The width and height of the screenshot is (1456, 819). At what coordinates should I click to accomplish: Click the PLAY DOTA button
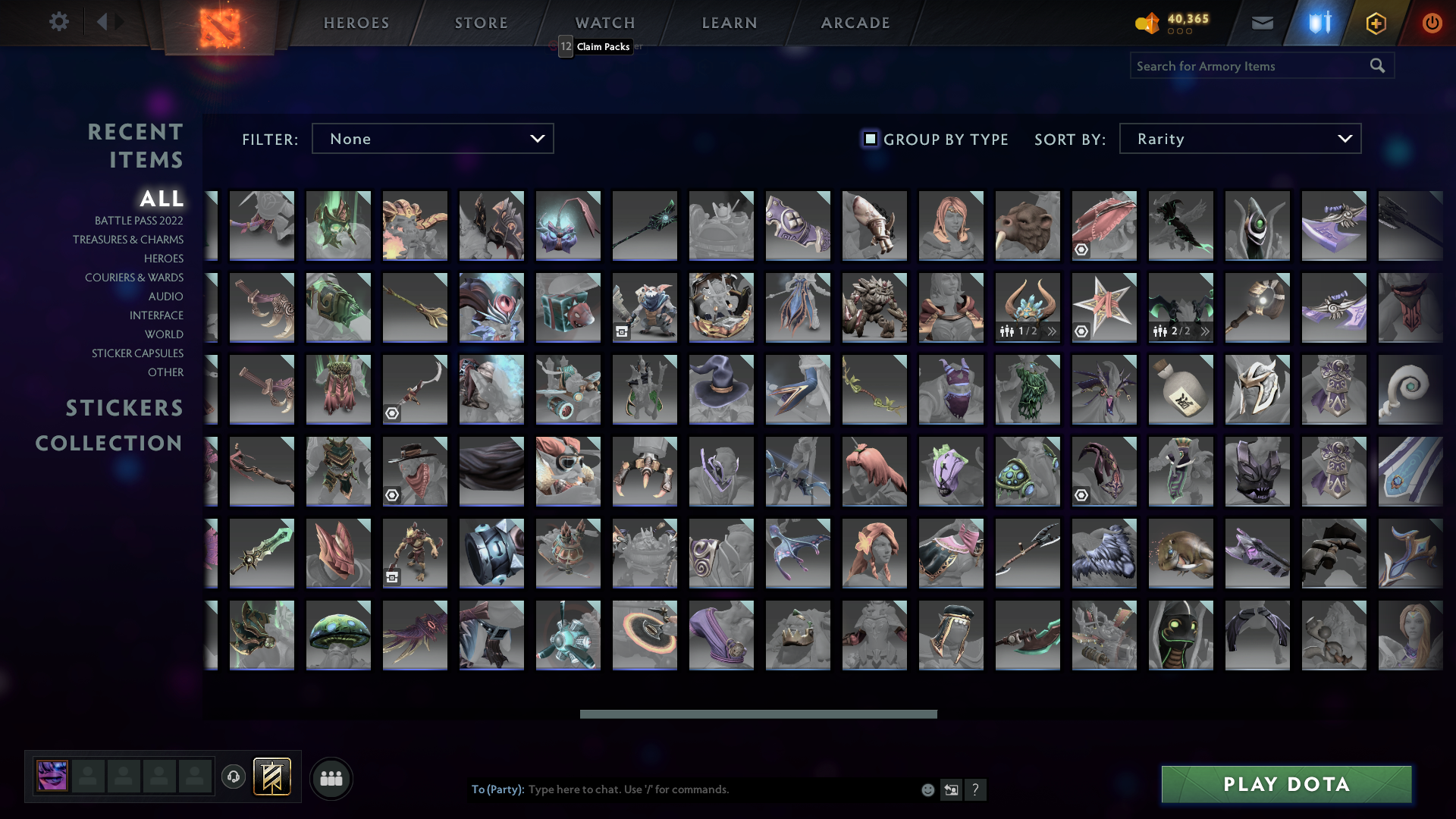click(x=1286, y=784)
